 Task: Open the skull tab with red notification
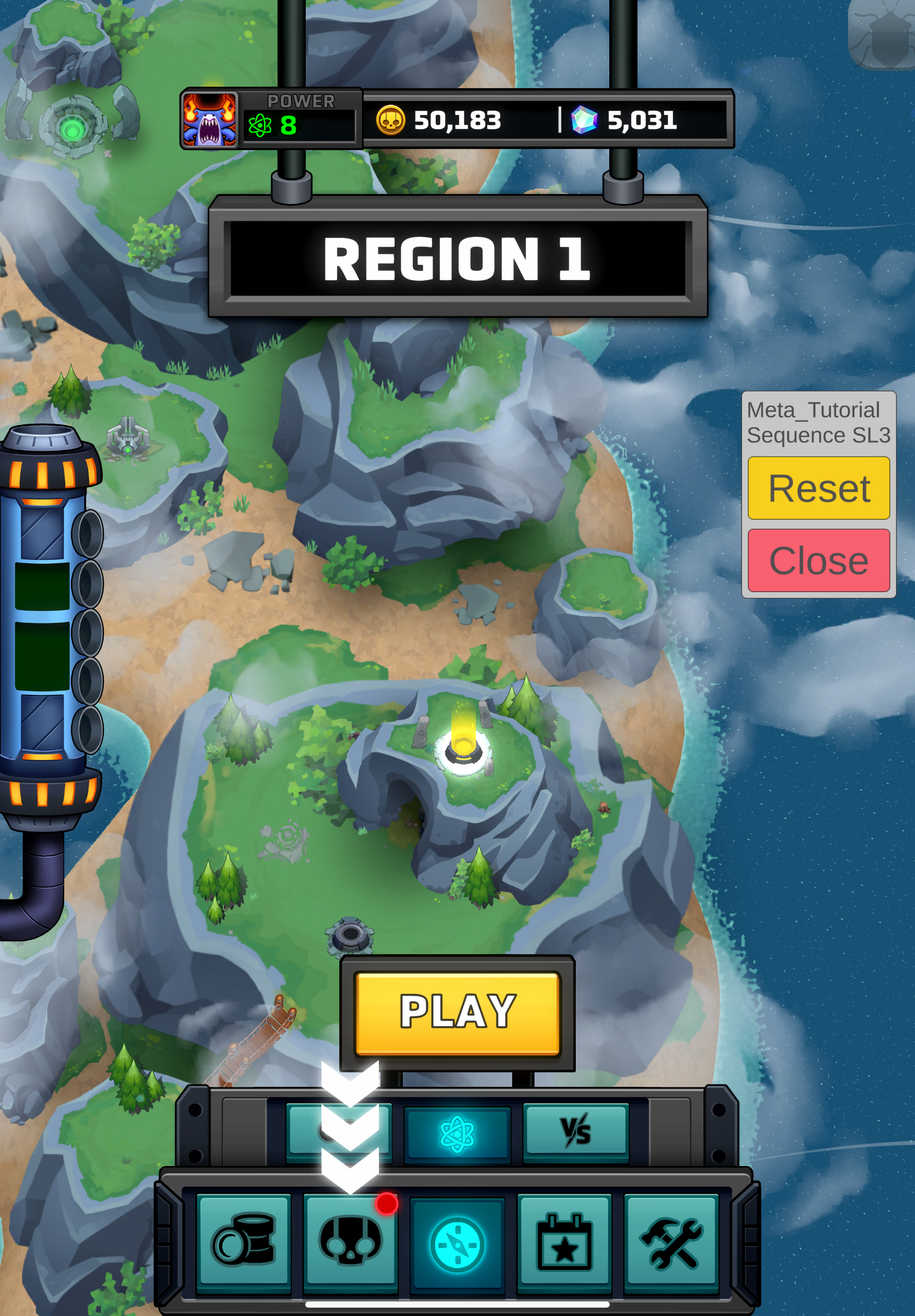[350, 1242]
